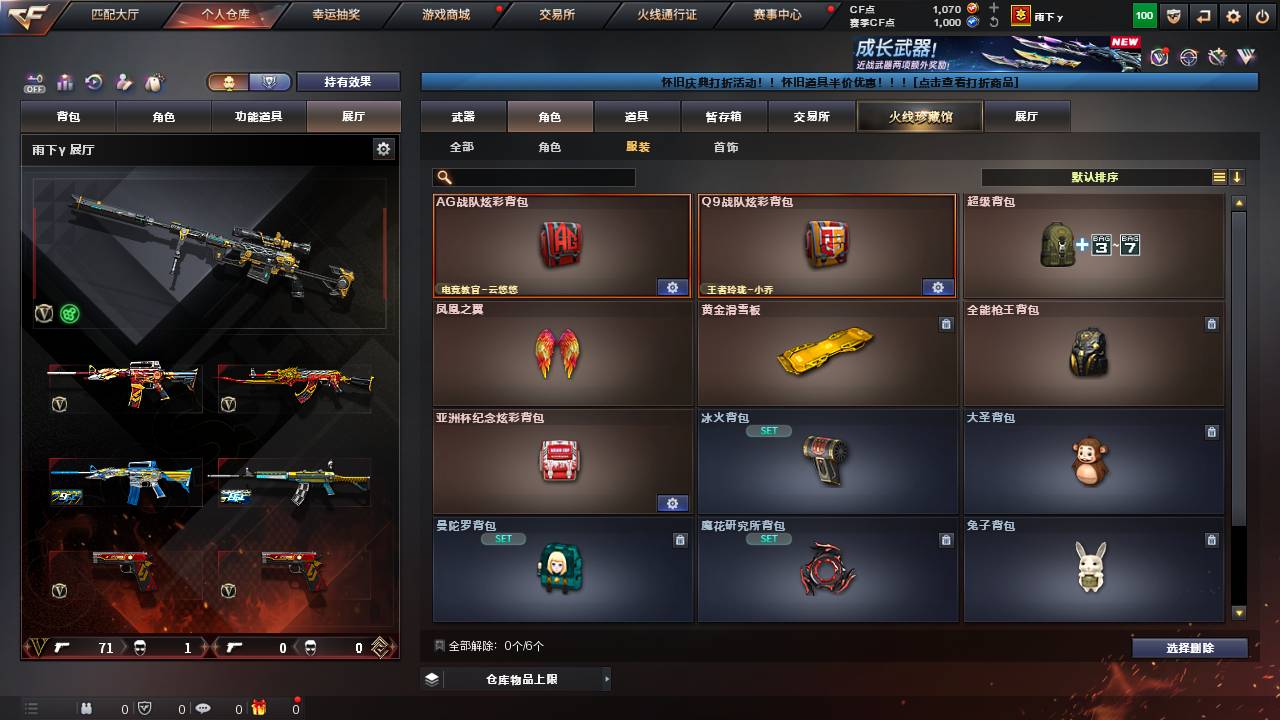Open the showroom settings gear next to 雨下γ展厅

click(383, 147)
